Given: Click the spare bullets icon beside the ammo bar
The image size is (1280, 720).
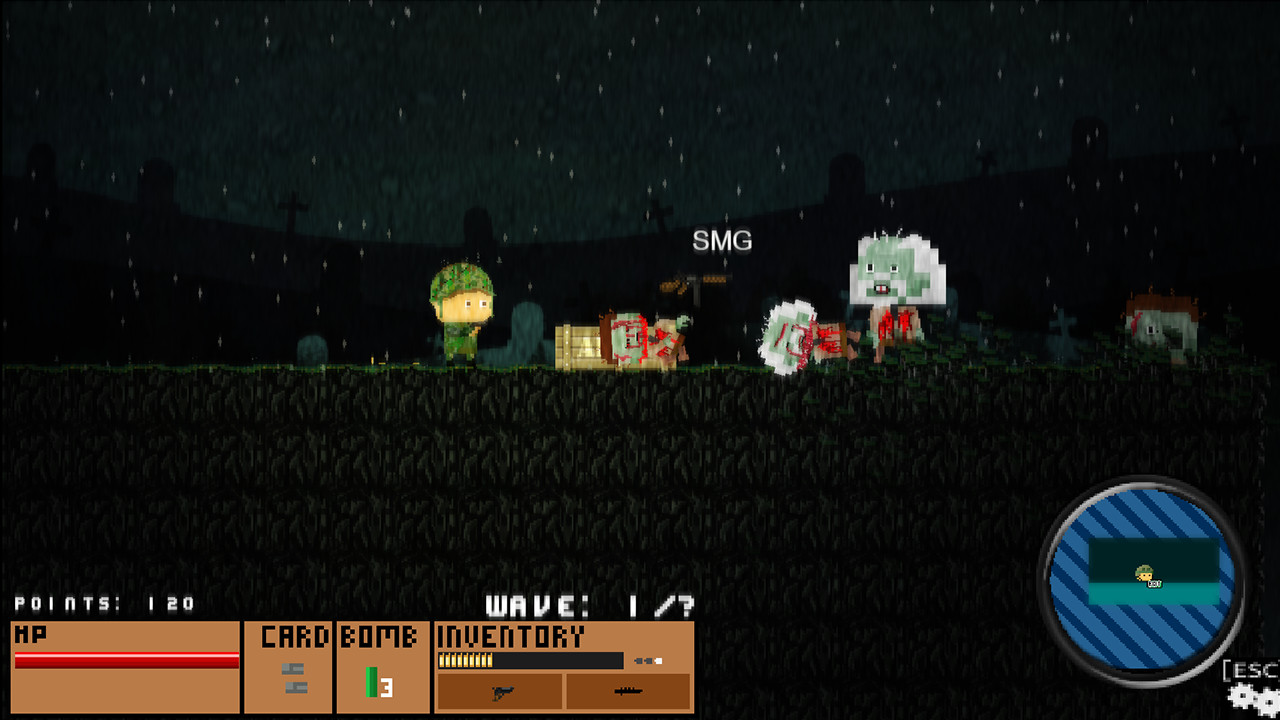Looking at the screenshot, I should (x=646, y=658).
